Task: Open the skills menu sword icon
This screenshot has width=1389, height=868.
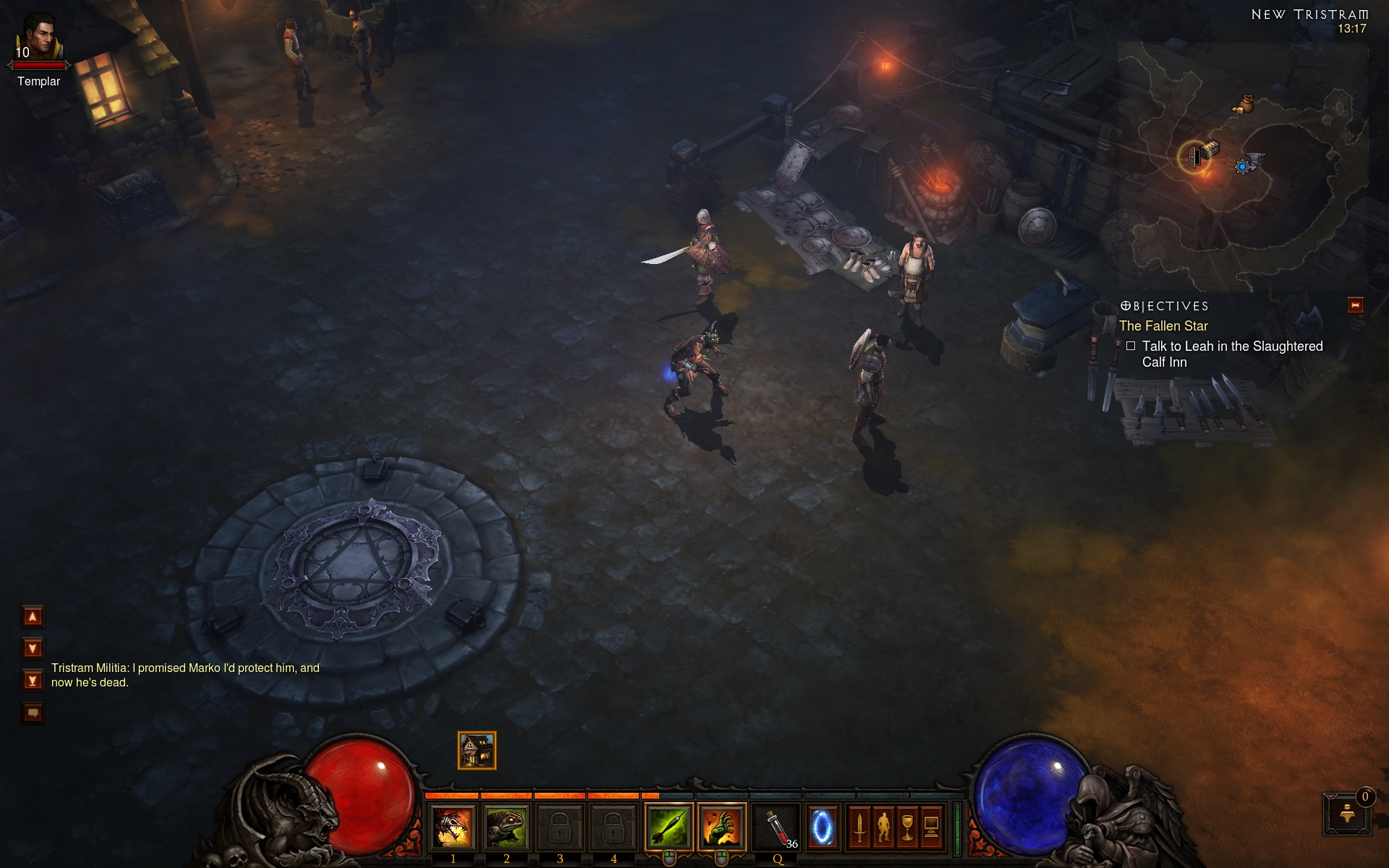Action: click(x=859, y=827)
